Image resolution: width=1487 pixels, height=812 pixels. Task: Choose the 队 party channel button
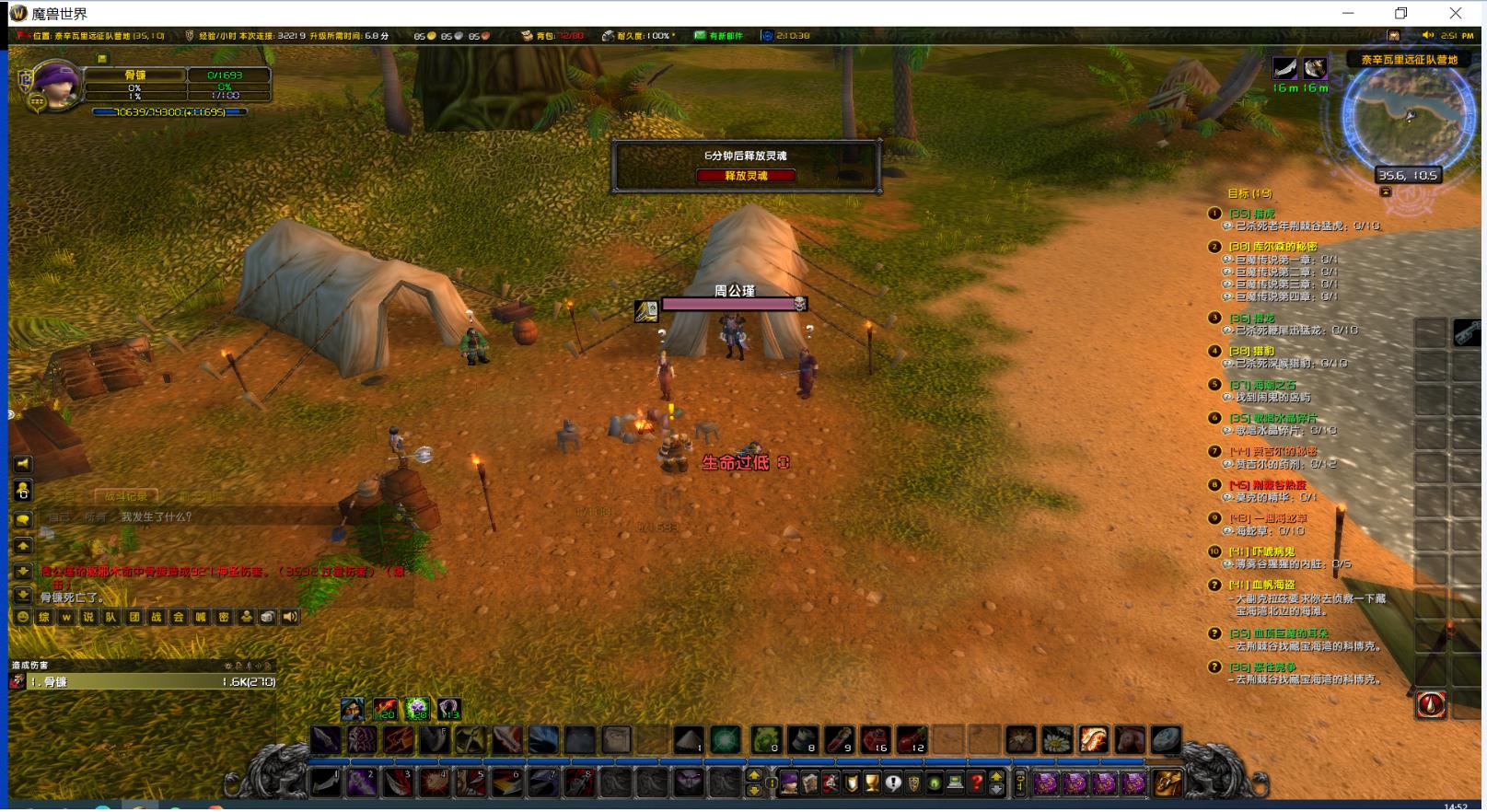coord(110,617)
